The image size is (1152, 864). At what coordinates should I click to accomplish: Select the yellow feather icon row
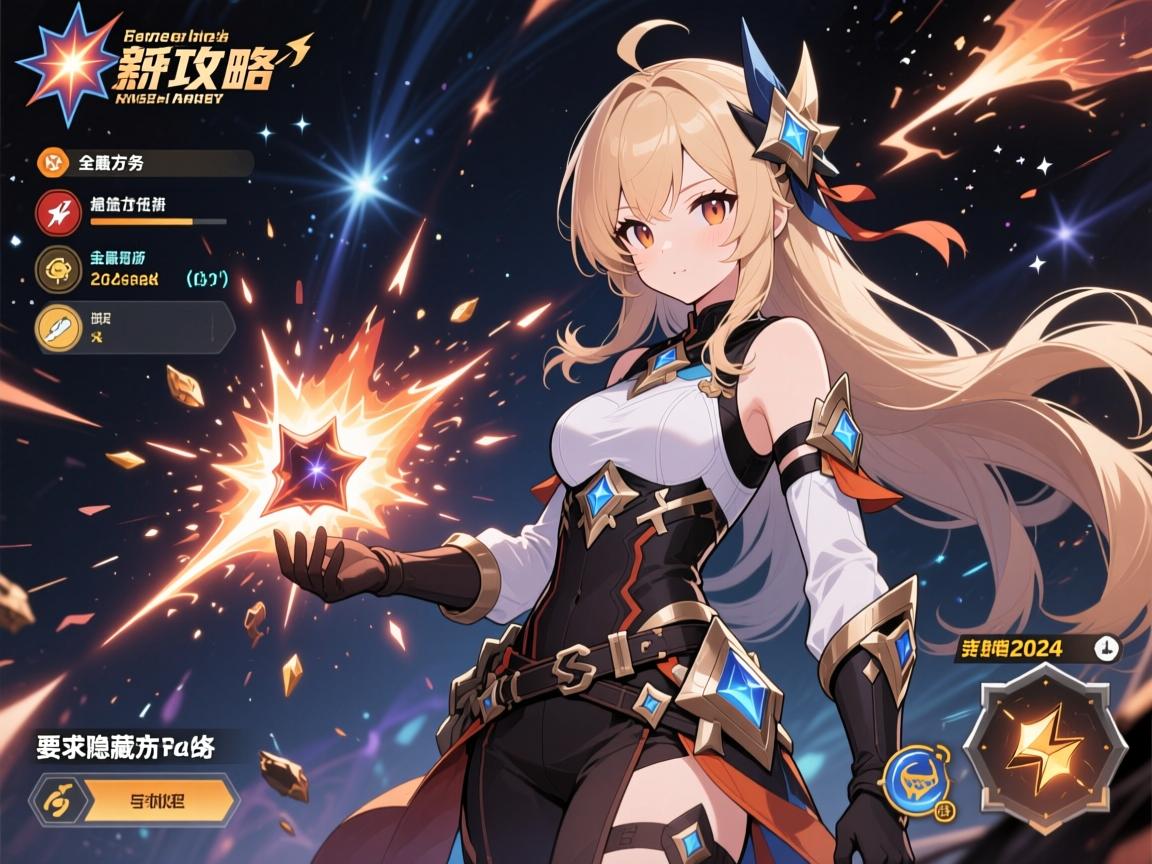click(56, 327)
